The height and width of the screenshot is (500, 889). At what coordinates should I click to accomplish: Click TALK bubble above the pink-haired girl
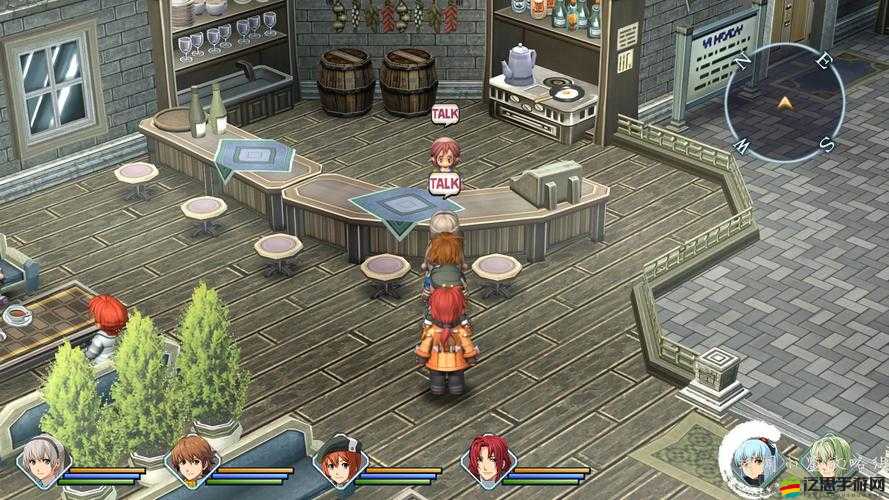click(x=445, y=114)
